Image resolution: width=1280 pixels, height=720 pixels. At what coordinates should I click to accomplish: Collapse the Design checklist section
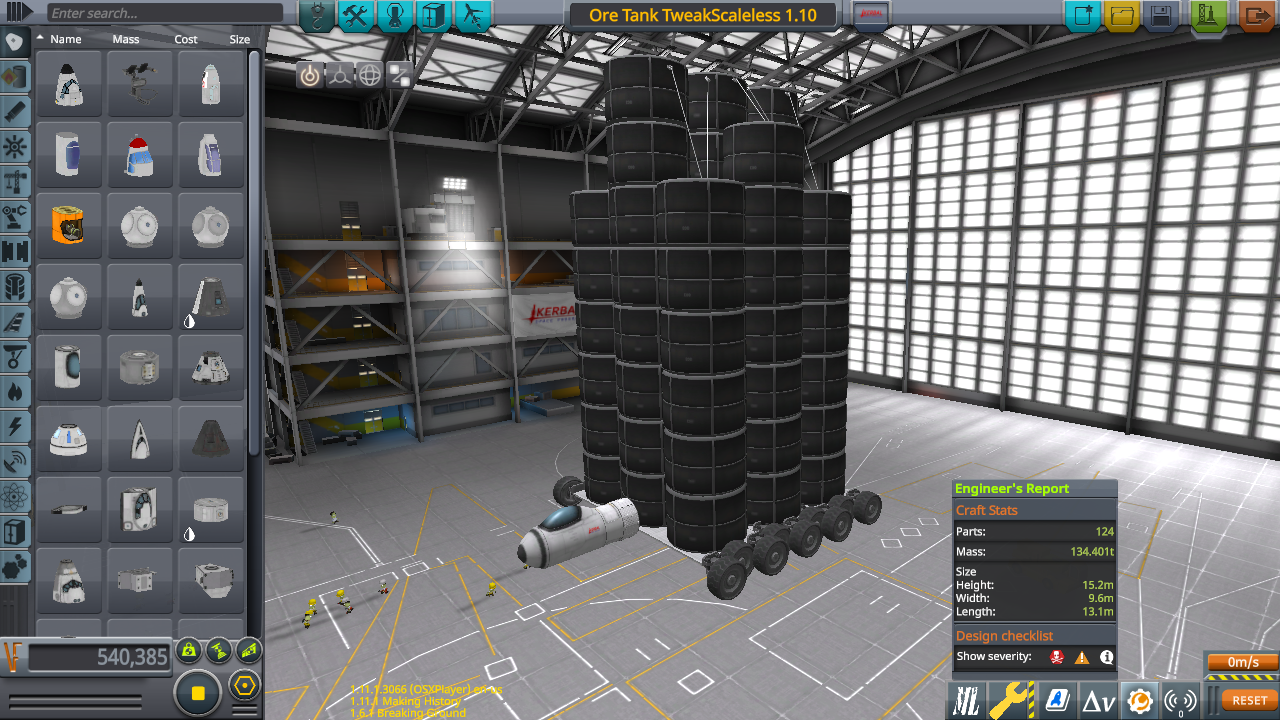click(x=1004, y=635)
